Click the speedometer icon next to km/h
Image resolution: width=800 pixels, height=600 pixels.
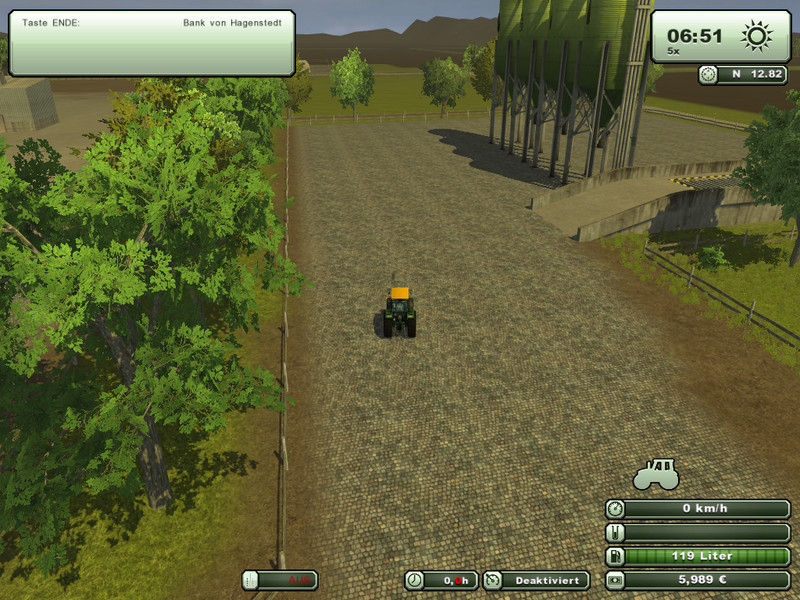click(615, 508)
